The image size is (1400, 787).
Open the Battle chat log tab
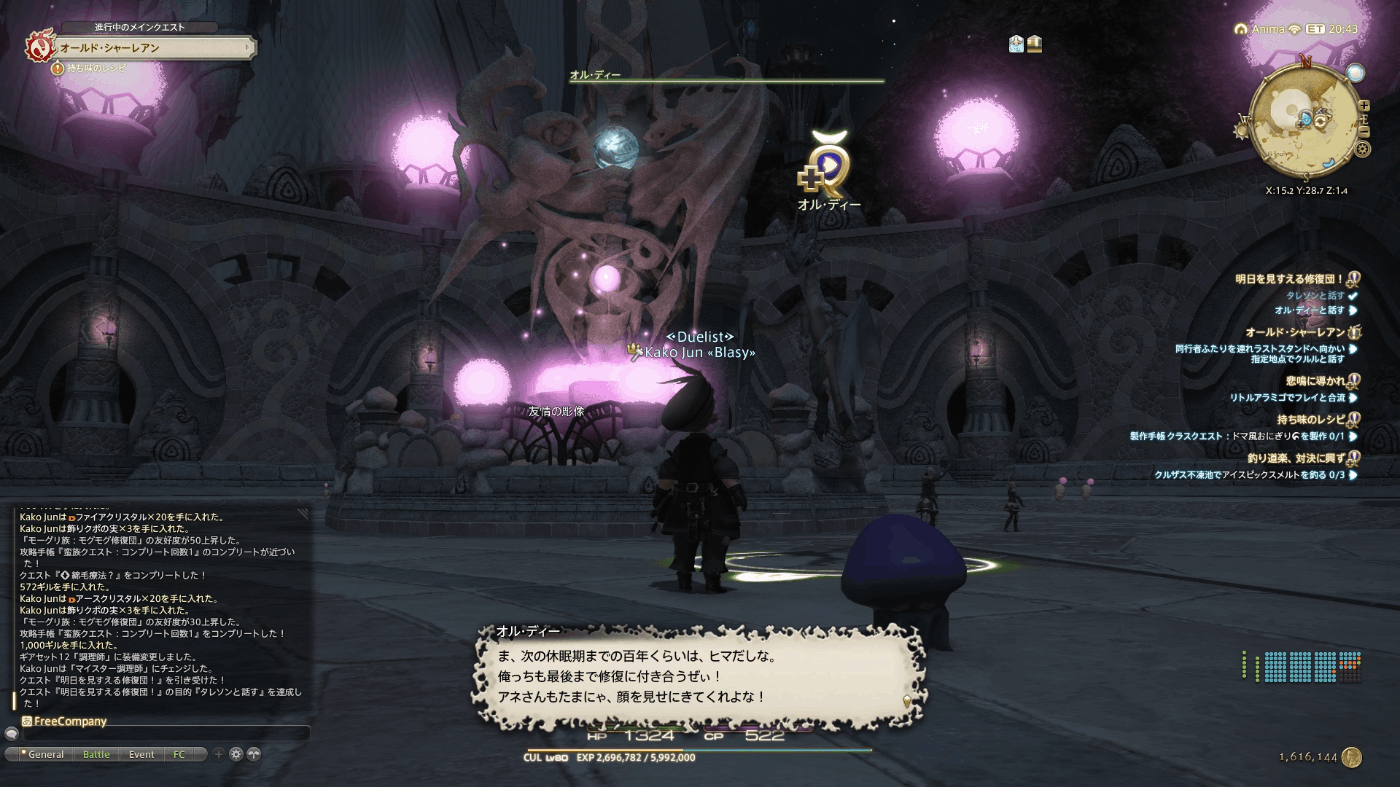(x=96, y=754)
